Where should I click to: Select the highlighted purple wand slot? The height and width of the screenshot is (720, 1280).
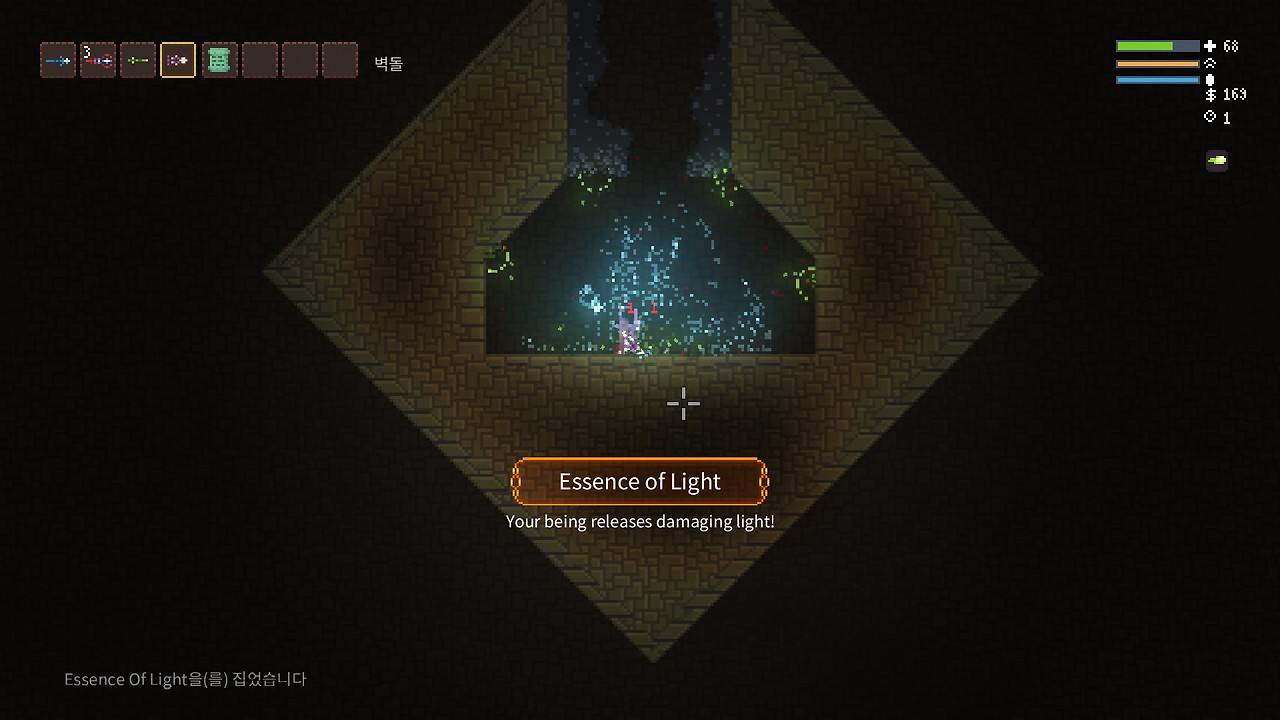(178, 61)
